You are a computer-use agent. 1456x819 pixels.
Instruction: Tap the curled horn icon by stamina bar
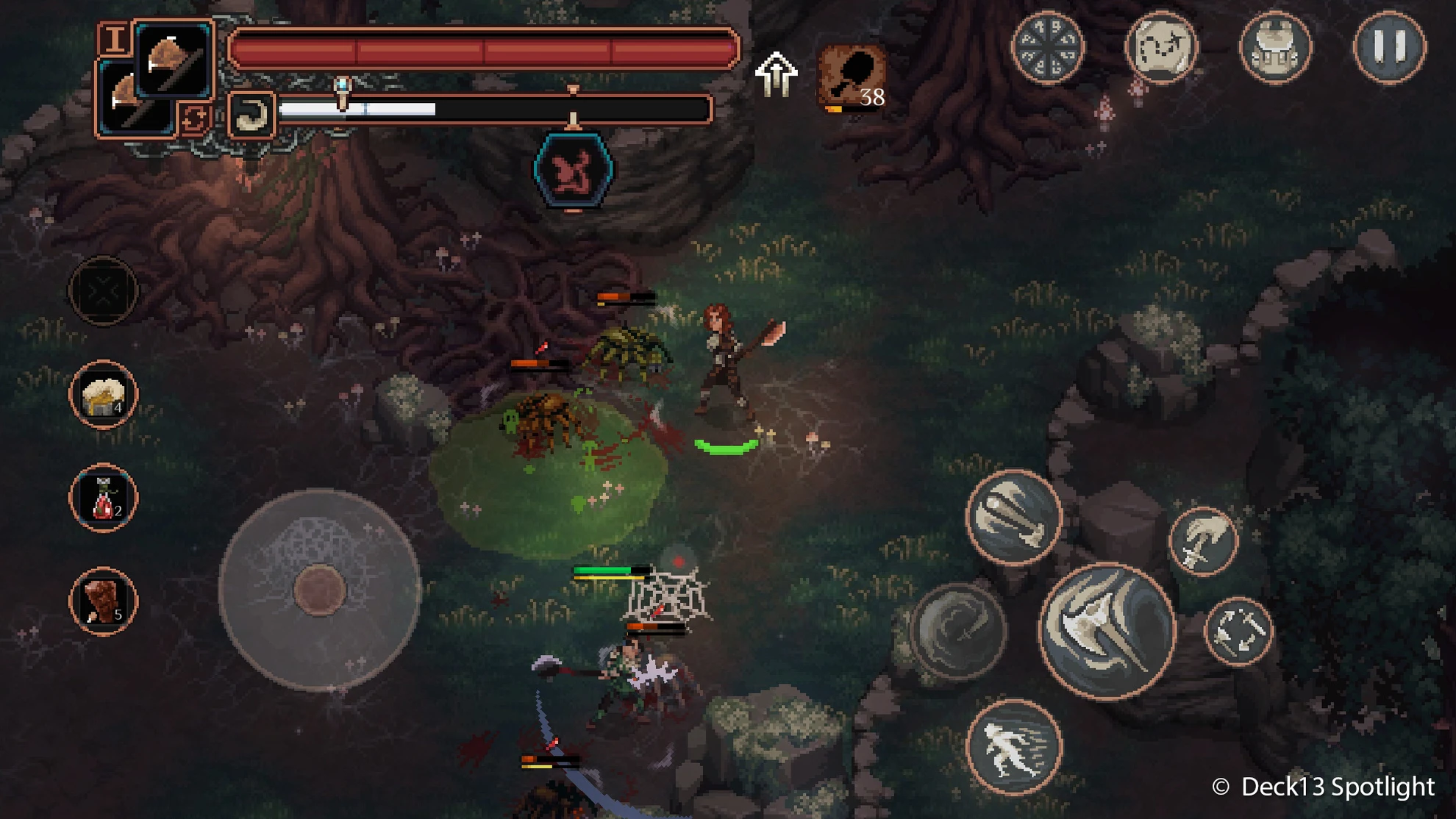click(x=251, y=115)
